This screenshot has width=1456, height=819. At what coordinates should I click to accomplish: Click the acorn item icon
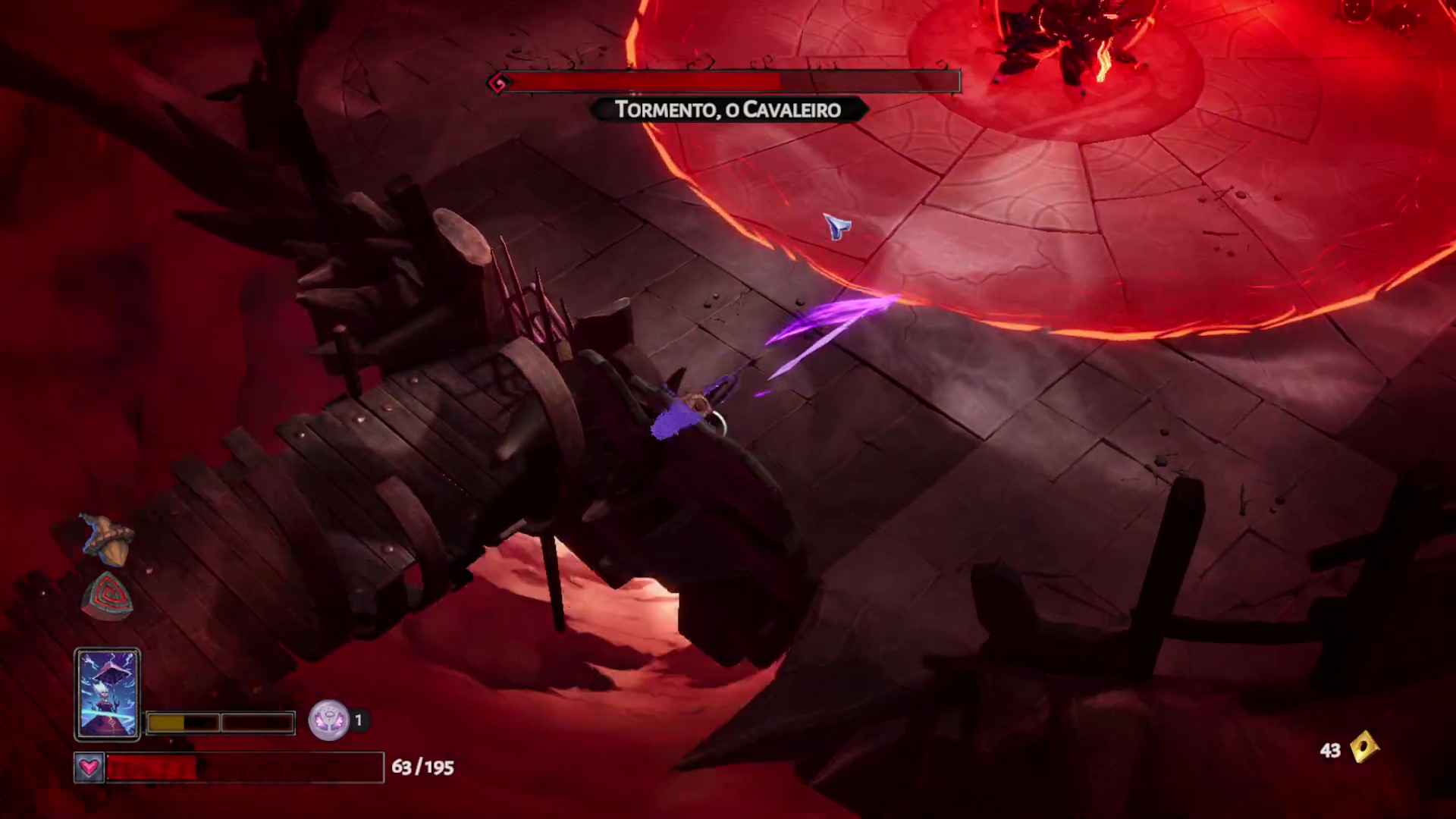click(108, 539)
